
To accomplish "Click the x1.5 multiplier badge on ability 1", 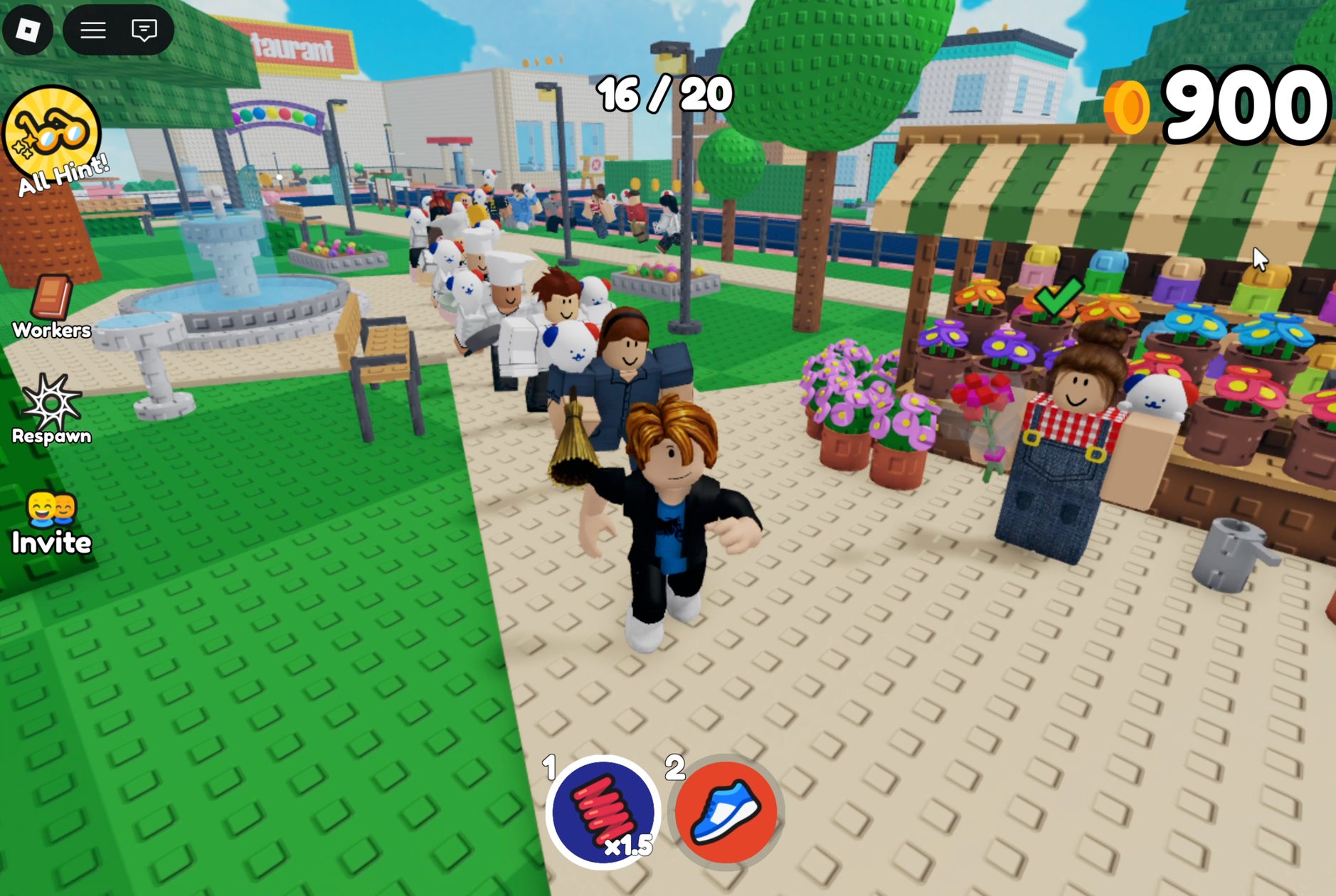I will [629, 848].
